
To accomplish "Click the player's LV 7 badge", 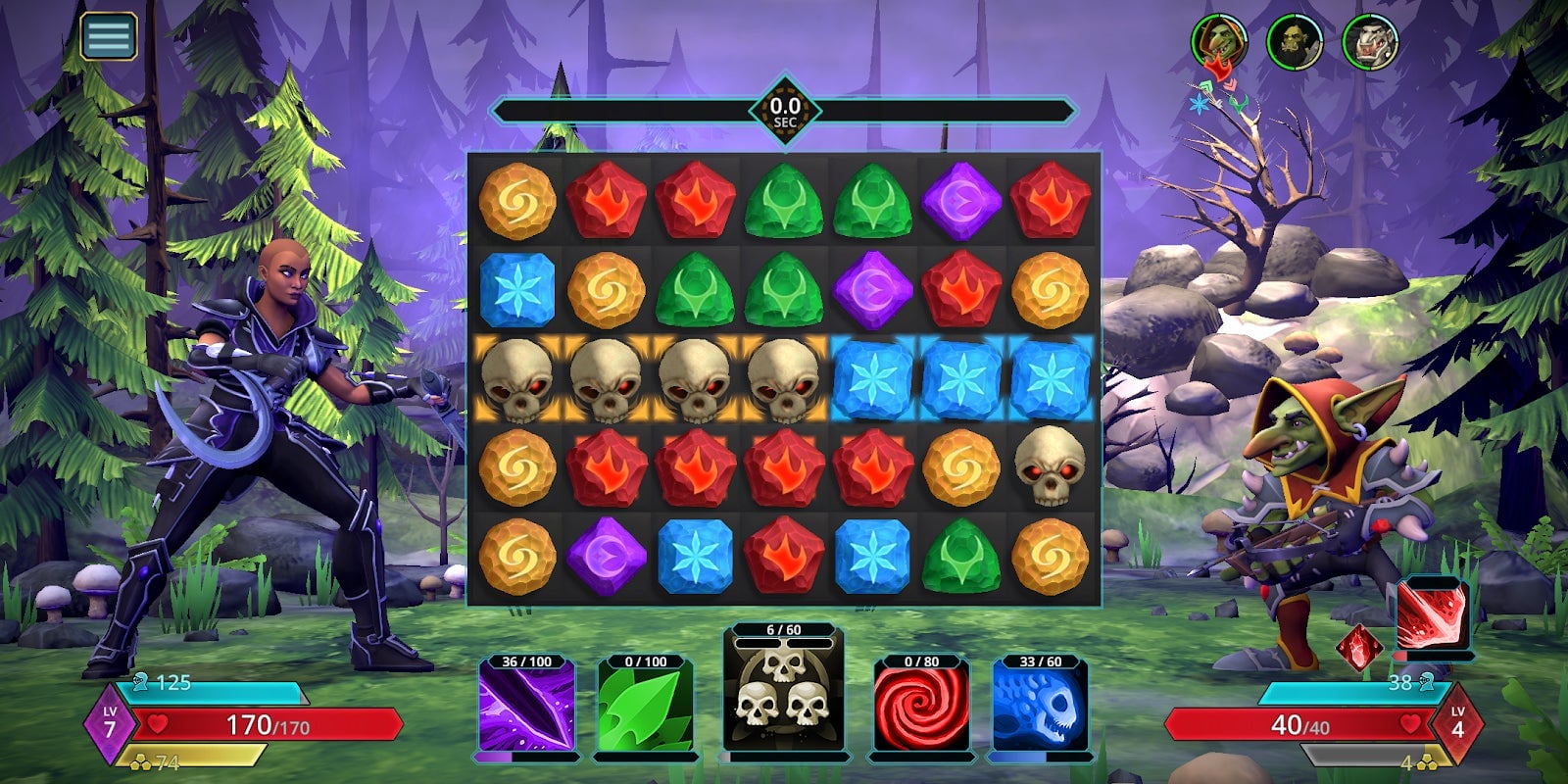I will pos(111,721).
